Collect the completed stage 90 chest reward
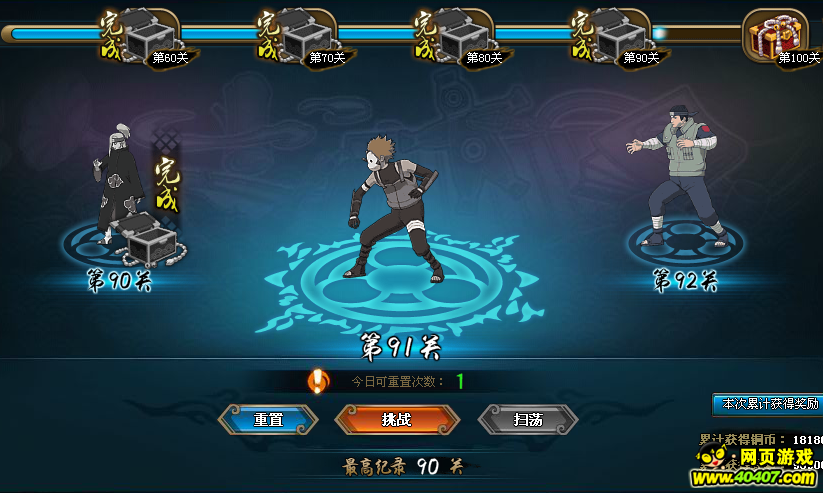Viewport: 823px width, 493px height. (x=151, y=239)
